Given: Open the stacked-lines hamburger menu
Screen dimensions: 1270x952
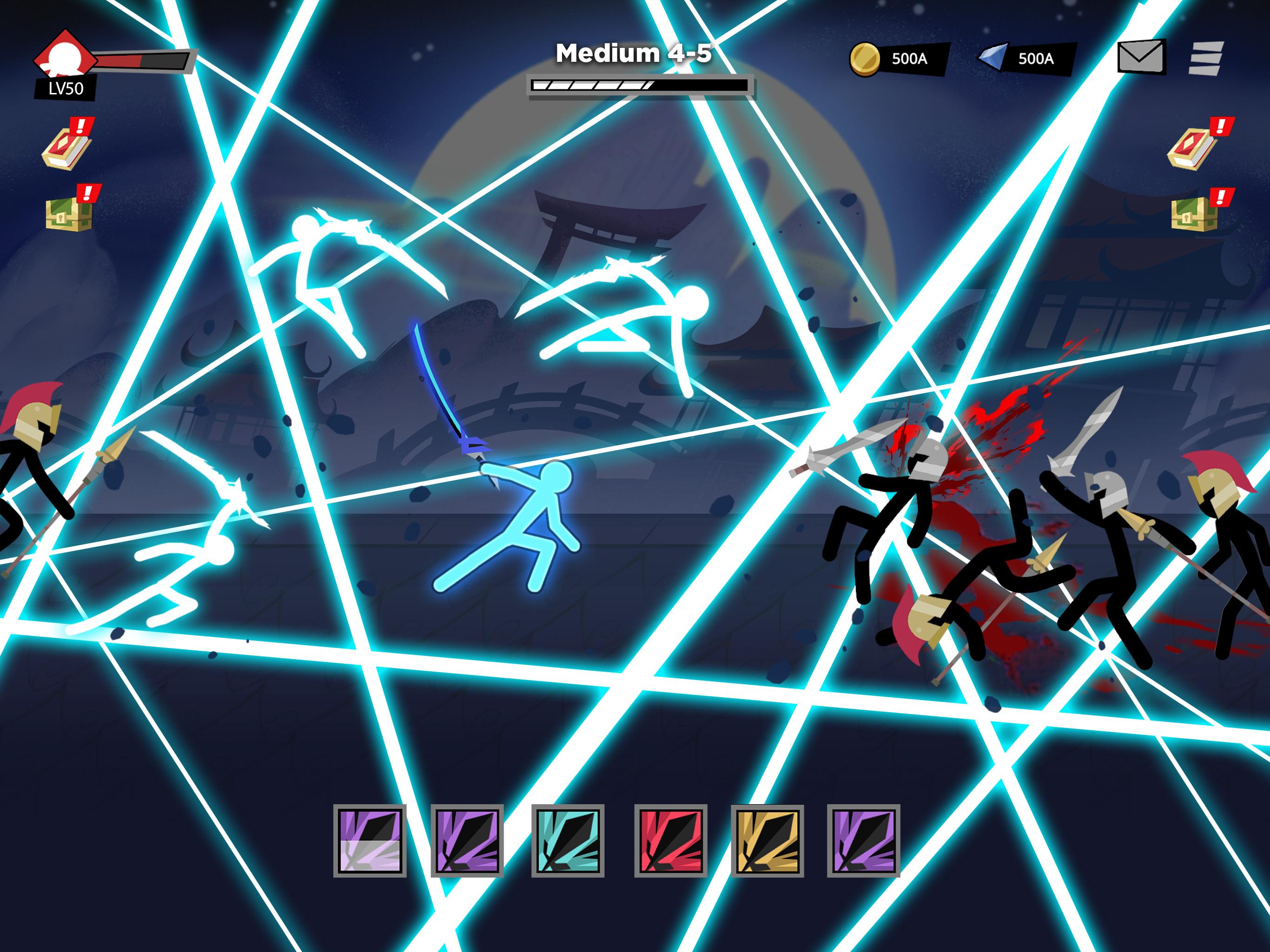Looking at the screenshot, I should 1206,58.
